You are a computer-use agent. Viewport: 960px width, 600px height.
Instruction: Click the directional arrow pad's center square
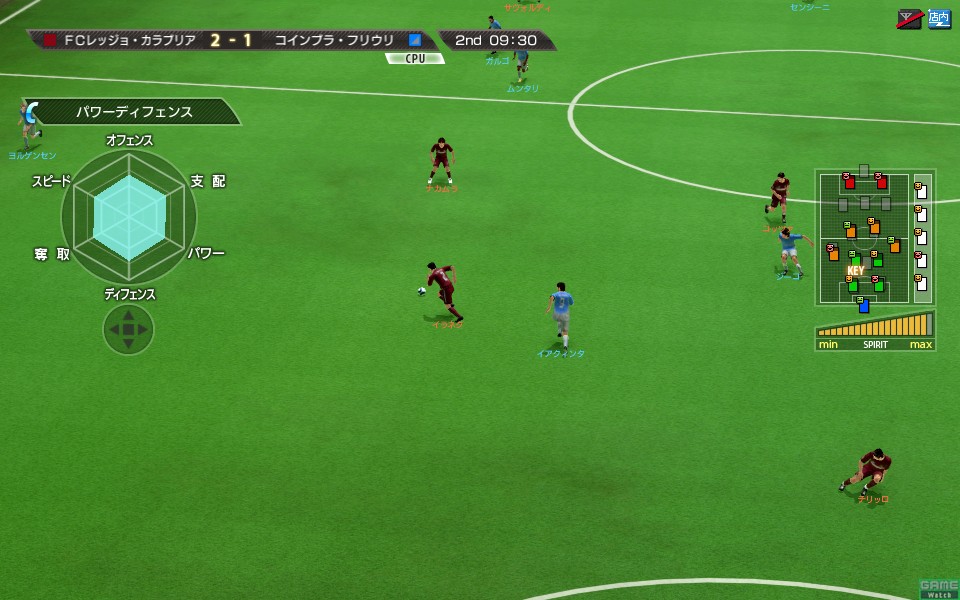(128, 329)
